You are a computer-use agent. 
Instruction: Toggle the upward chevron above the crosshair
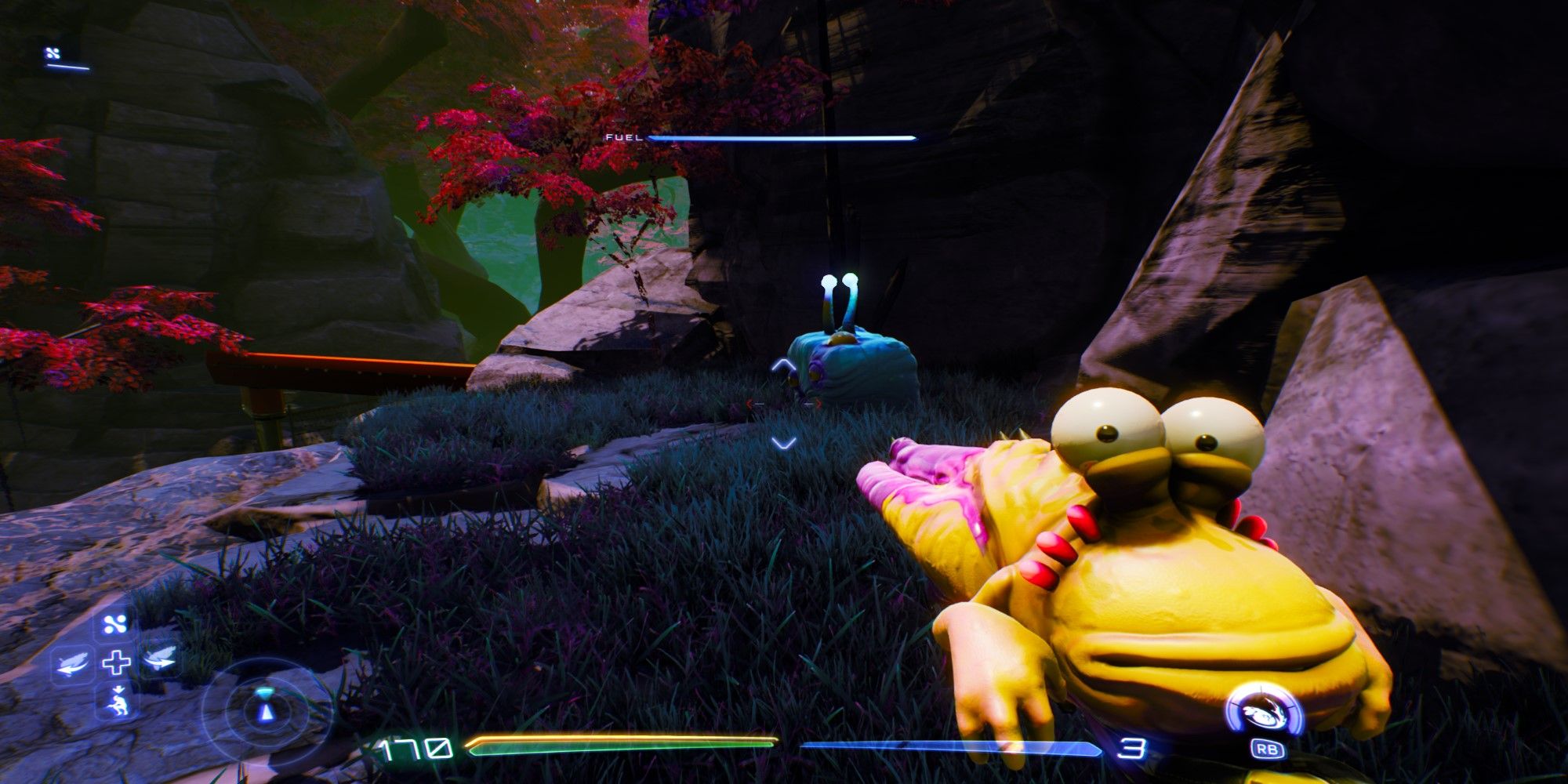pyautogui.click(x=783, y=365)
